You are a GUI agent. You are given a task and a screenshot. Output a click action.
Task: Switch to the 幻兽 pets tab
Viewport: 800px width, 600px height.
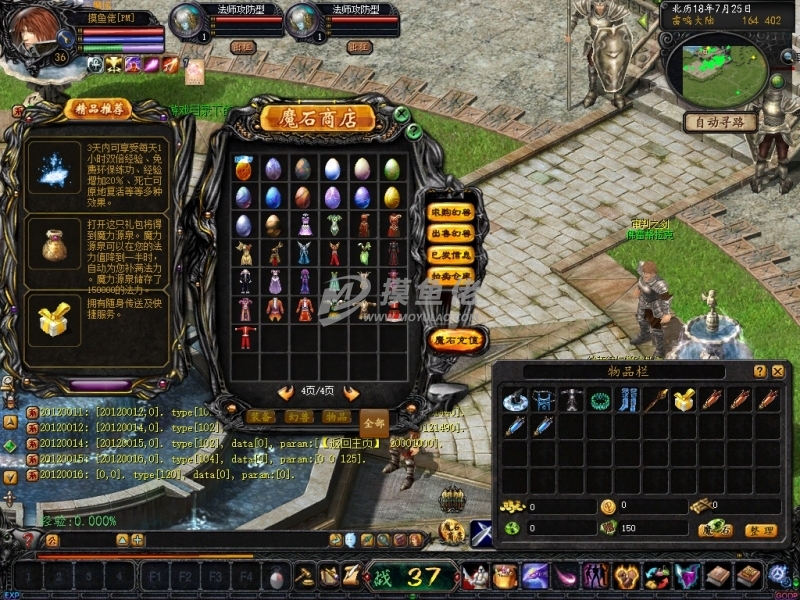click(x=298, y=416)
